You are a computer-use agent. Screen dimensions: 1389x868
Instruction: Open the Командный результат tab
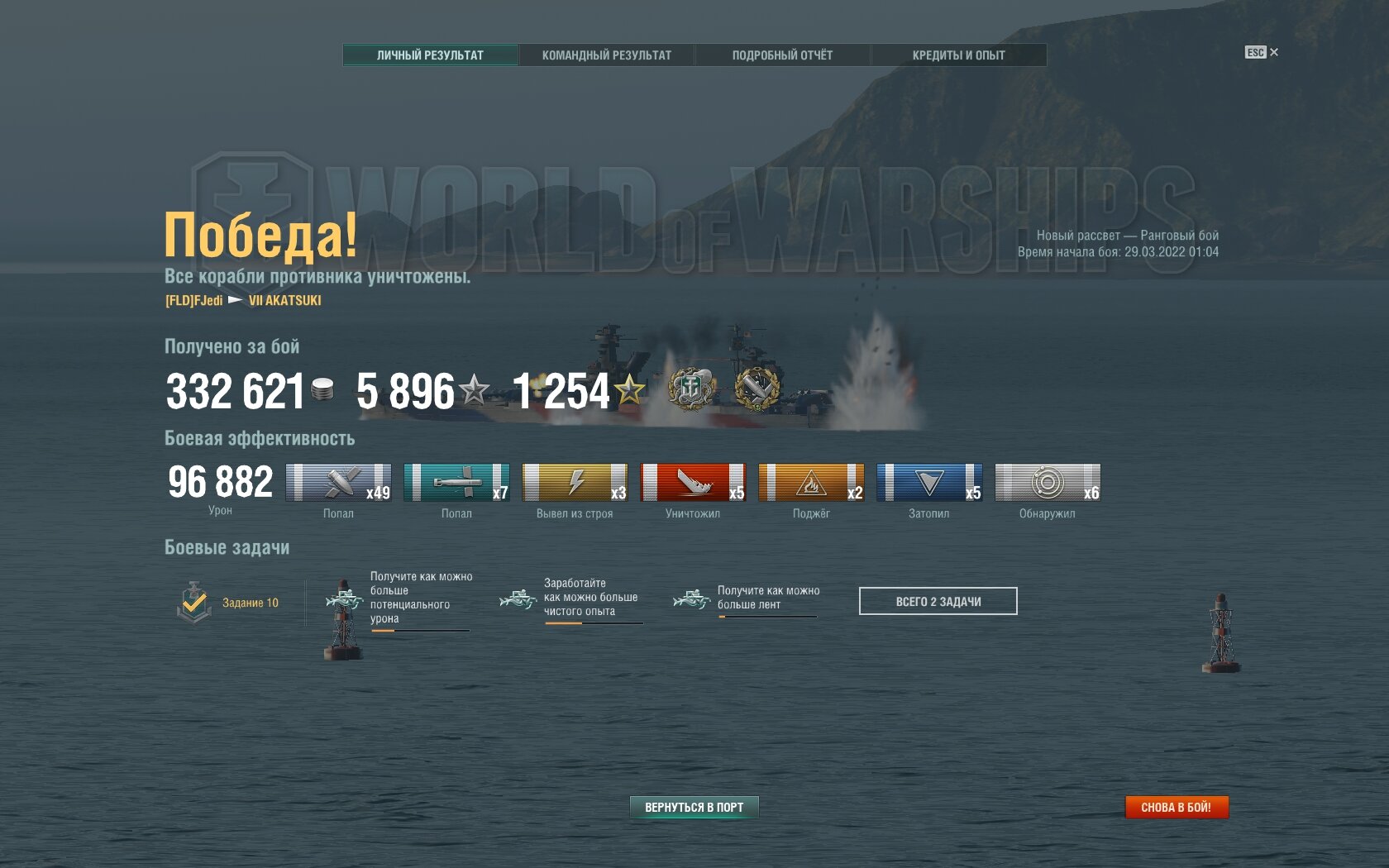tap(606, 55)
